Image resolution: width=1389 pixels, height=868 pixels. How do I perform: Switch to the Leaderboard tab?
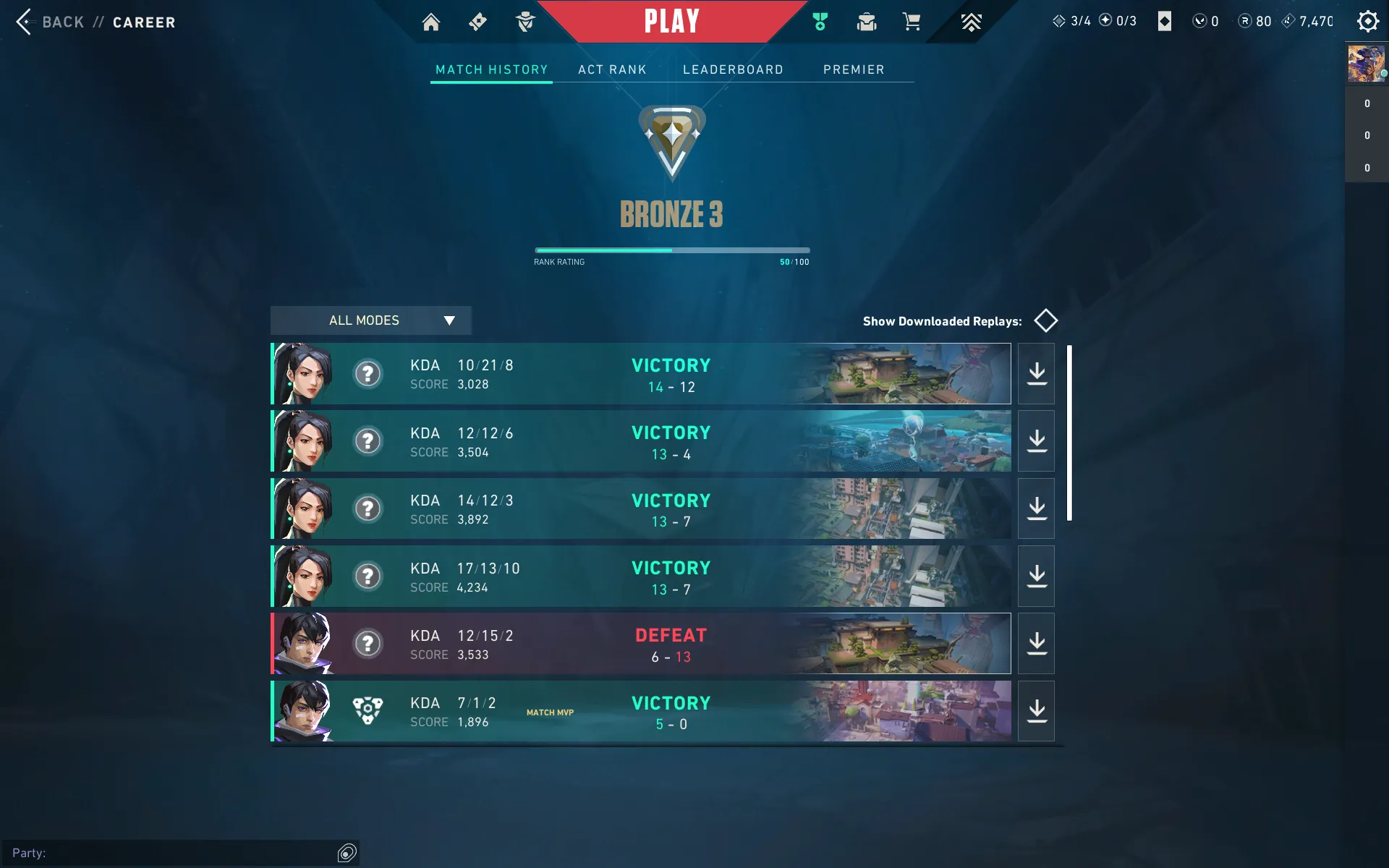(733, 69)
